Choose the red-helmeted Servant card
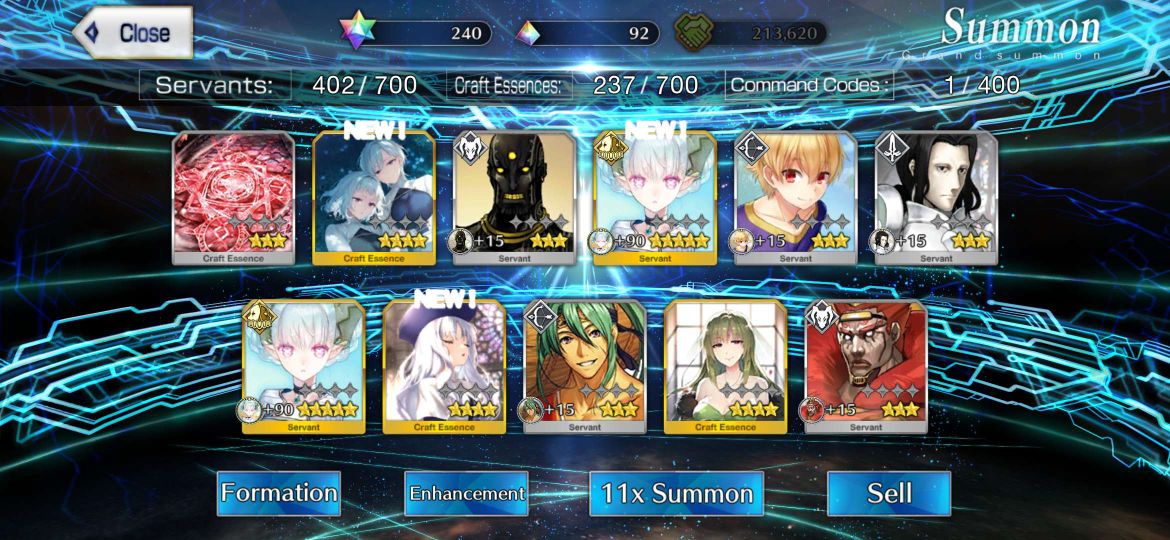 click(866, 366)
